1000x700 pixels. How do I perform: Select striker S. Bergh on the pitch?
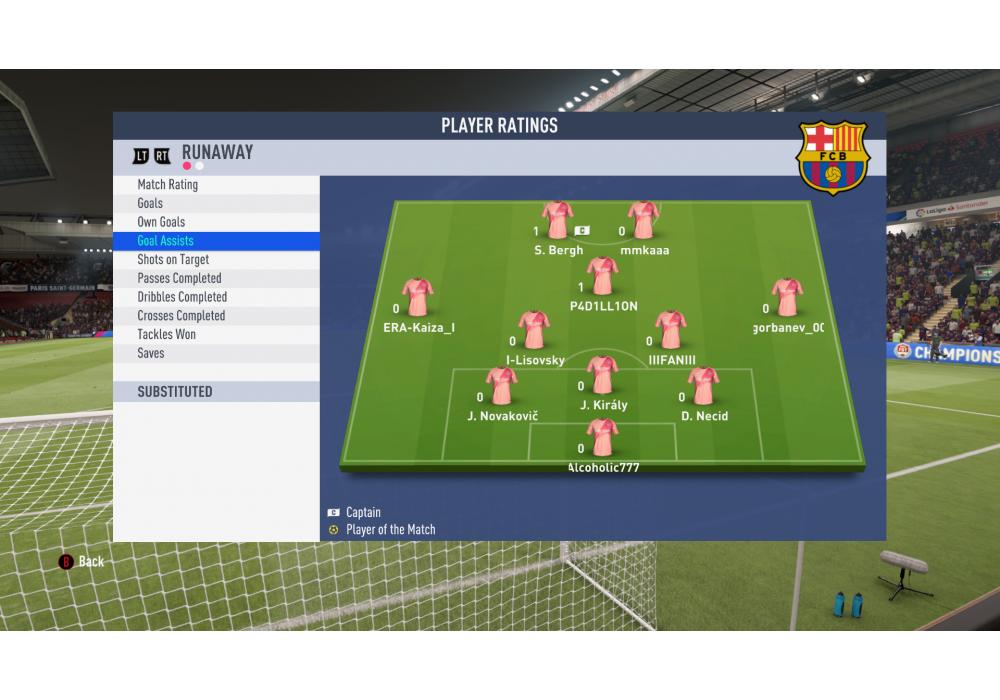coord(557,221)
